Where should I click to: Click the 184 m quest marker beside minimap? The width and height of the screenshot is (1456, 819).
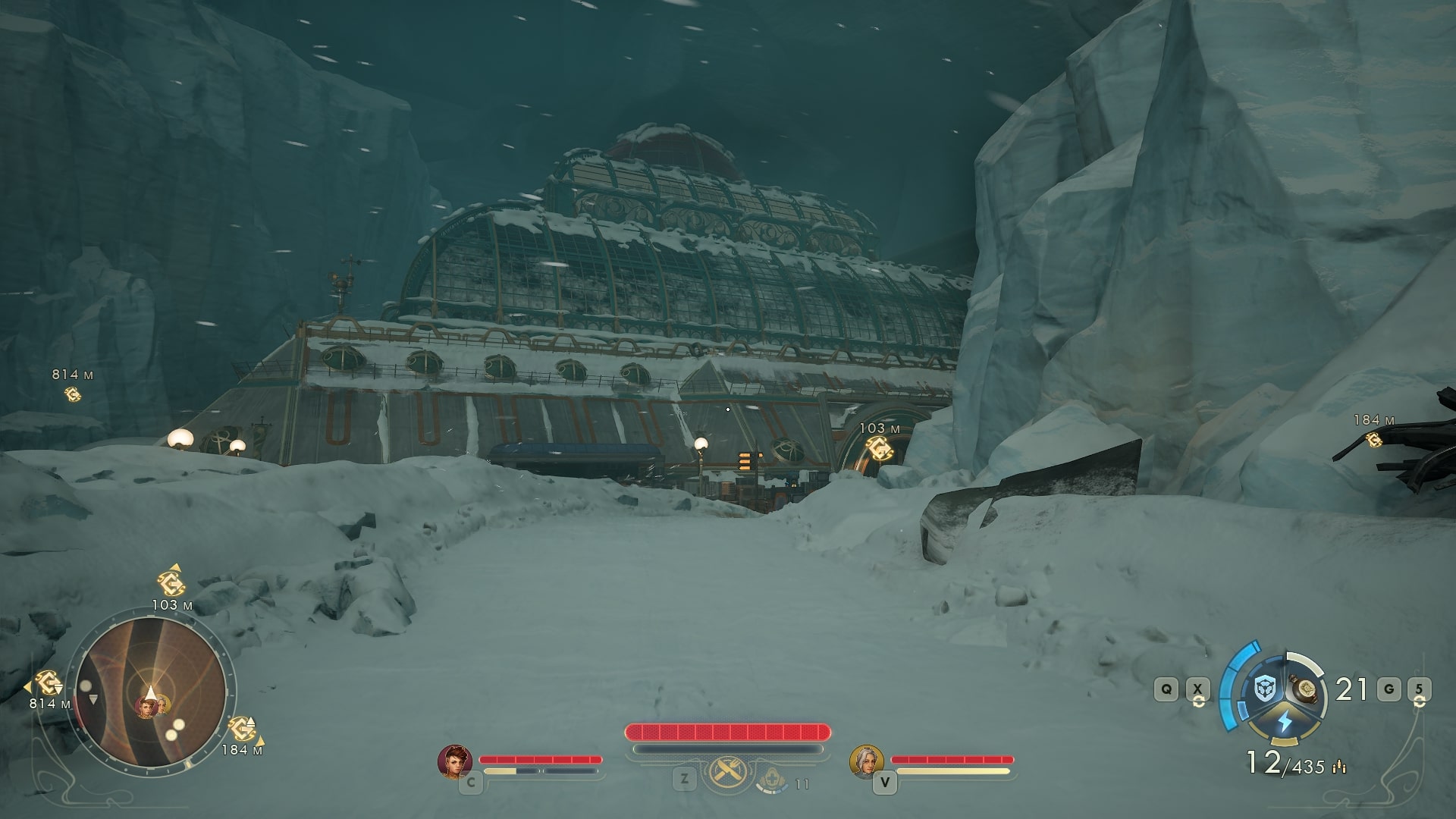(x=241, y=728)
